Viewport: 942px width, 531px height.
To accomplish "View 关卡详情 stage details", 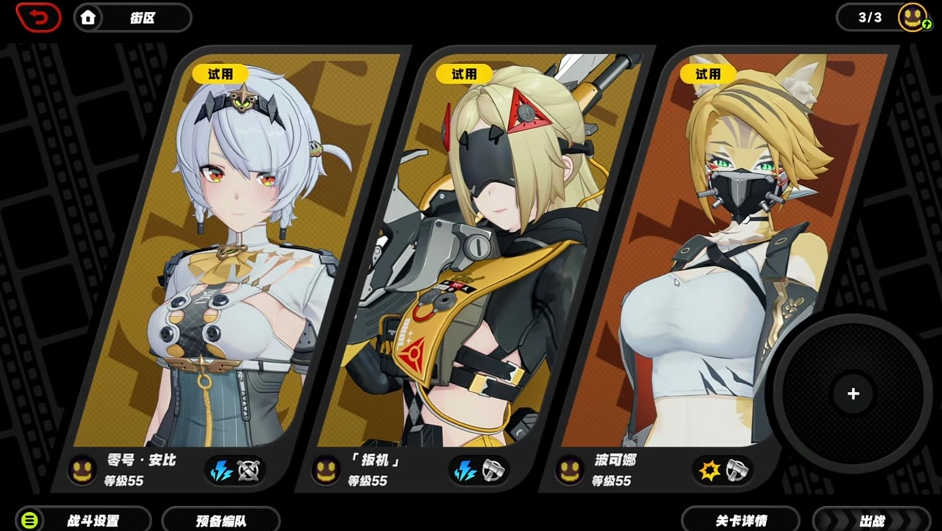I will tap(741, 520).
